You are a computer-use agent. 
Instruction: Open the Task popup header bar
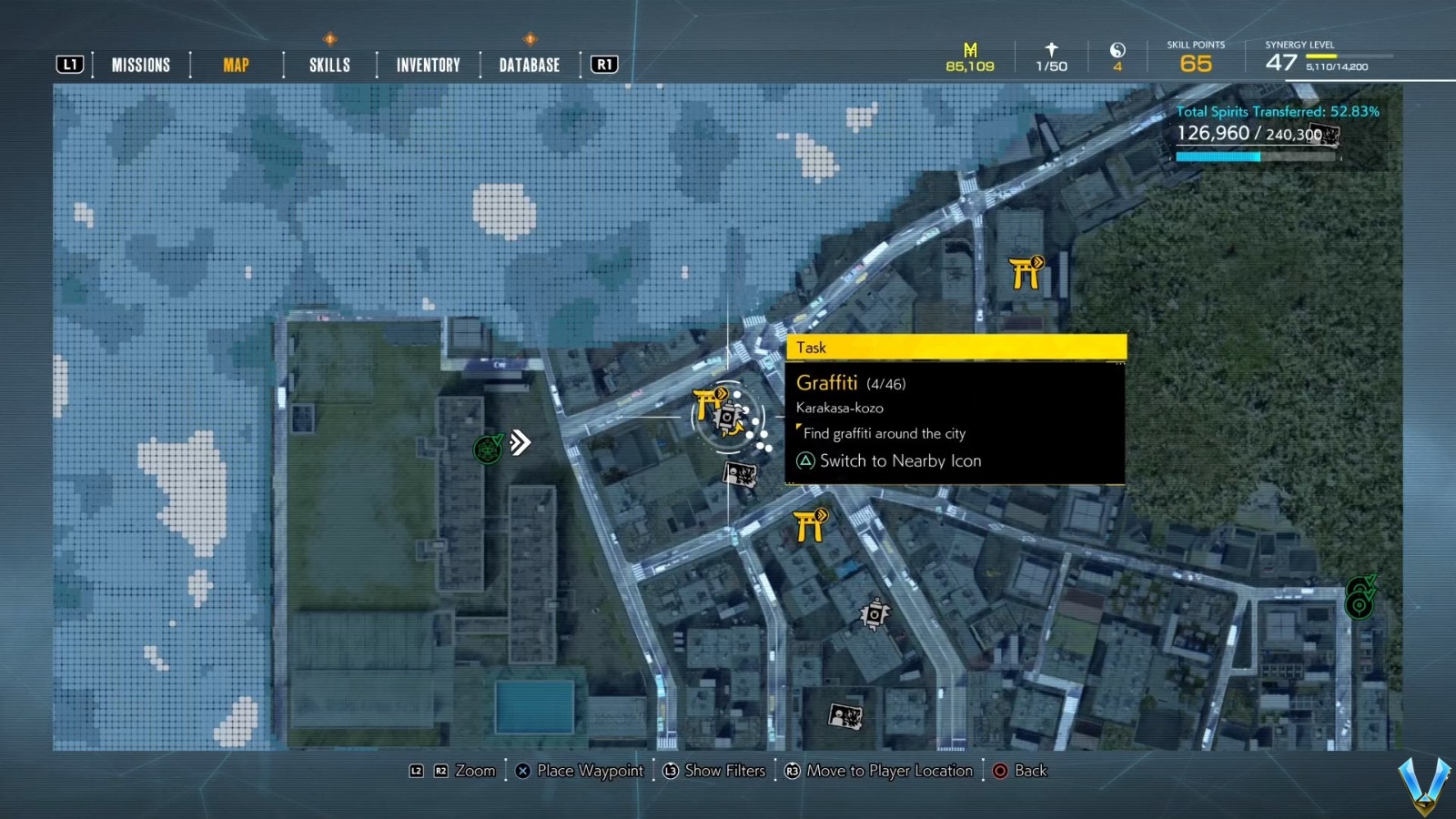tap(955, 348)
